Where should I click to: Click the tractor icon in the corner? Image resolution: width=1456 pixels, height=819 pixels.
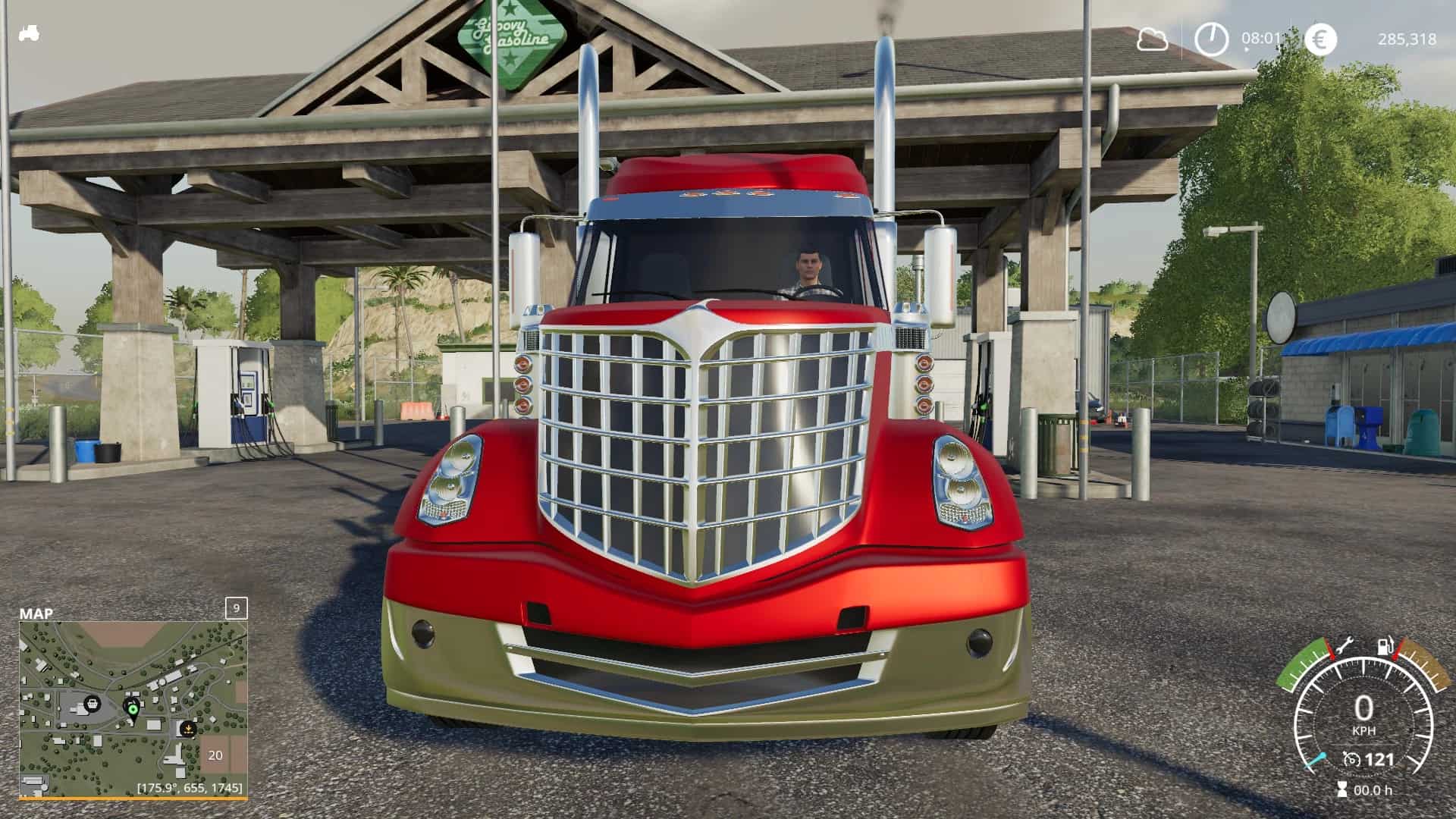[x=29, y=34]
